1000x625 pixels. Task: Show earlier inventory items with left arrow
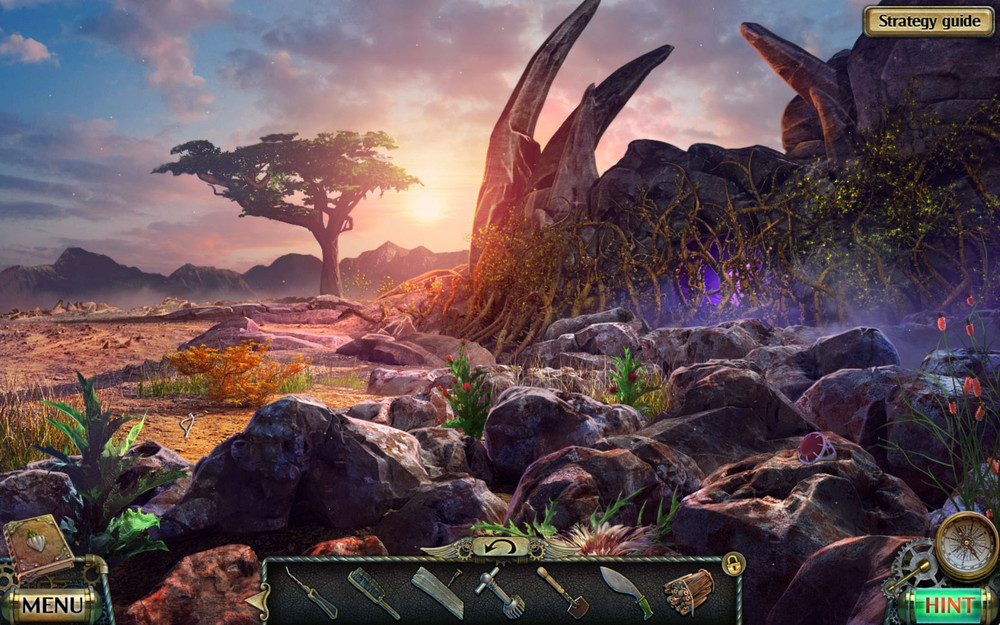(x=259, y=600)
